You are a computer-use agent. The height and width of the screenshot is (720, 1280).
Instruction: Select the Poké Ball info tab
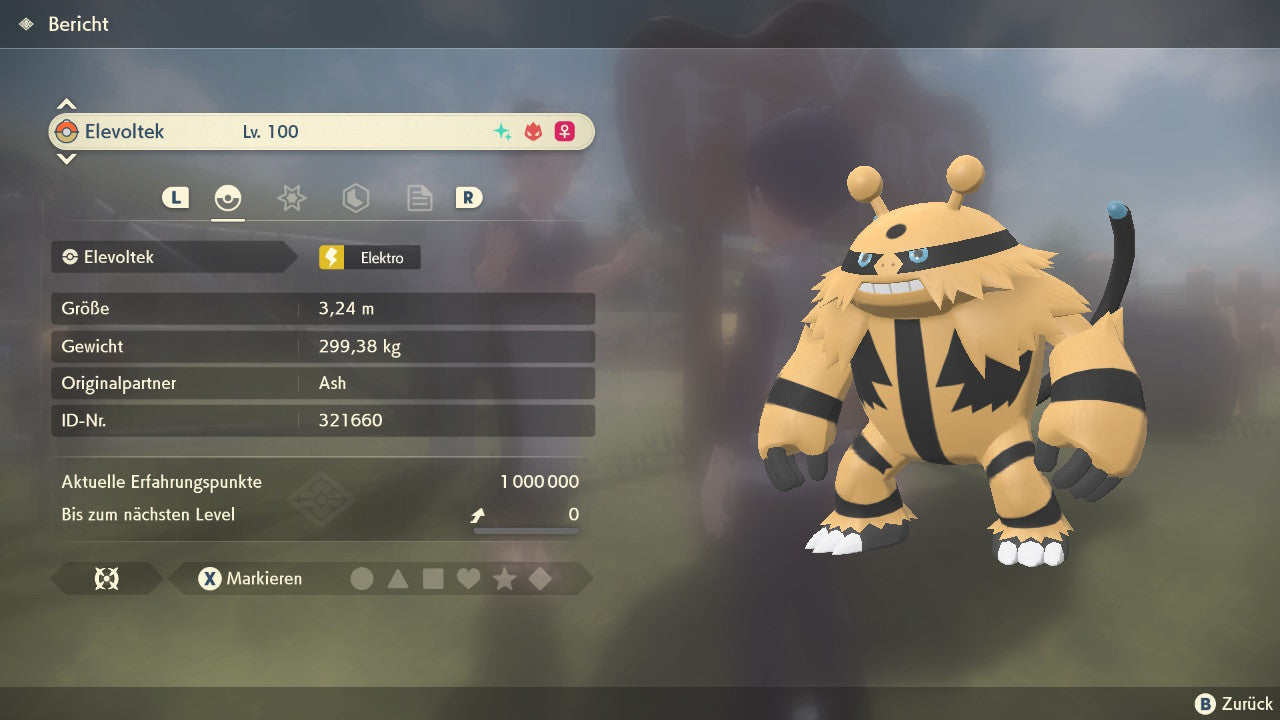tap(228, 198)
